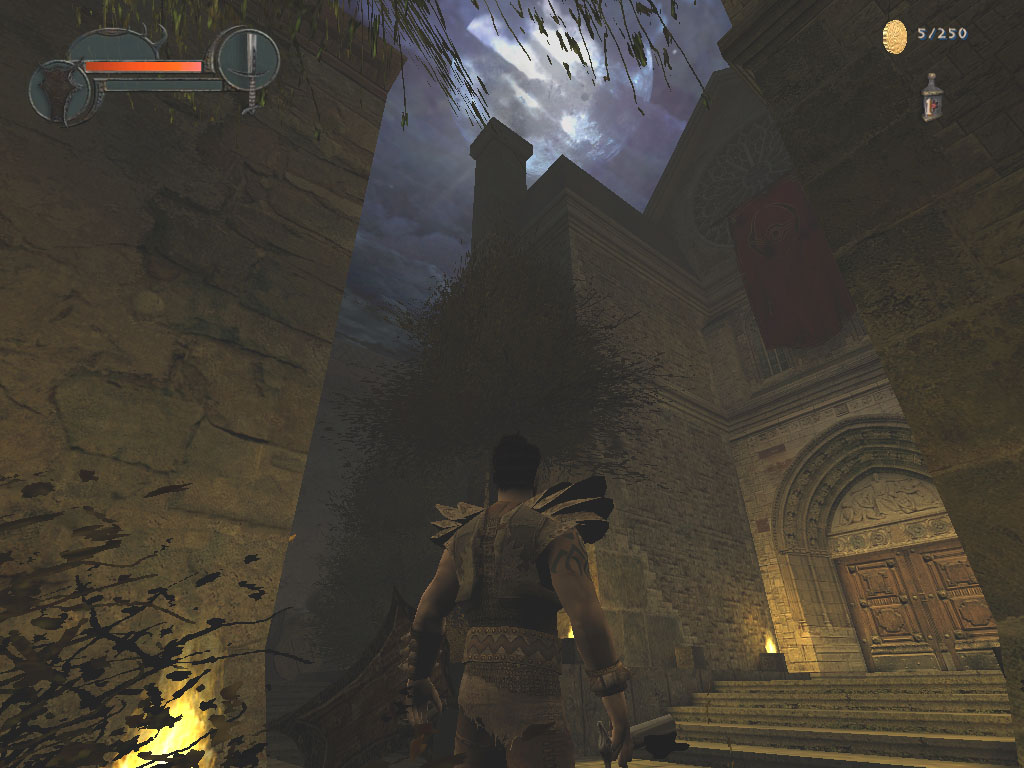Click the round character emblem beside the health bar
Viewport: 1024px width, 768px height.
(x=60, y=93)
